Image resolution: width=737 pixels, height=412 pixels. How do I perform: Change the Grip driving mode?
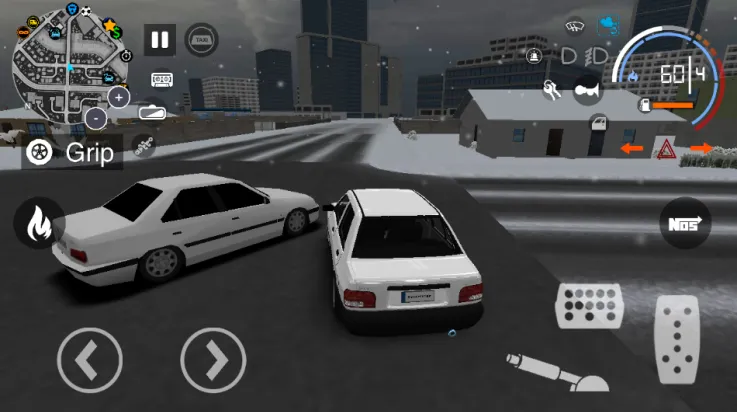72,152
